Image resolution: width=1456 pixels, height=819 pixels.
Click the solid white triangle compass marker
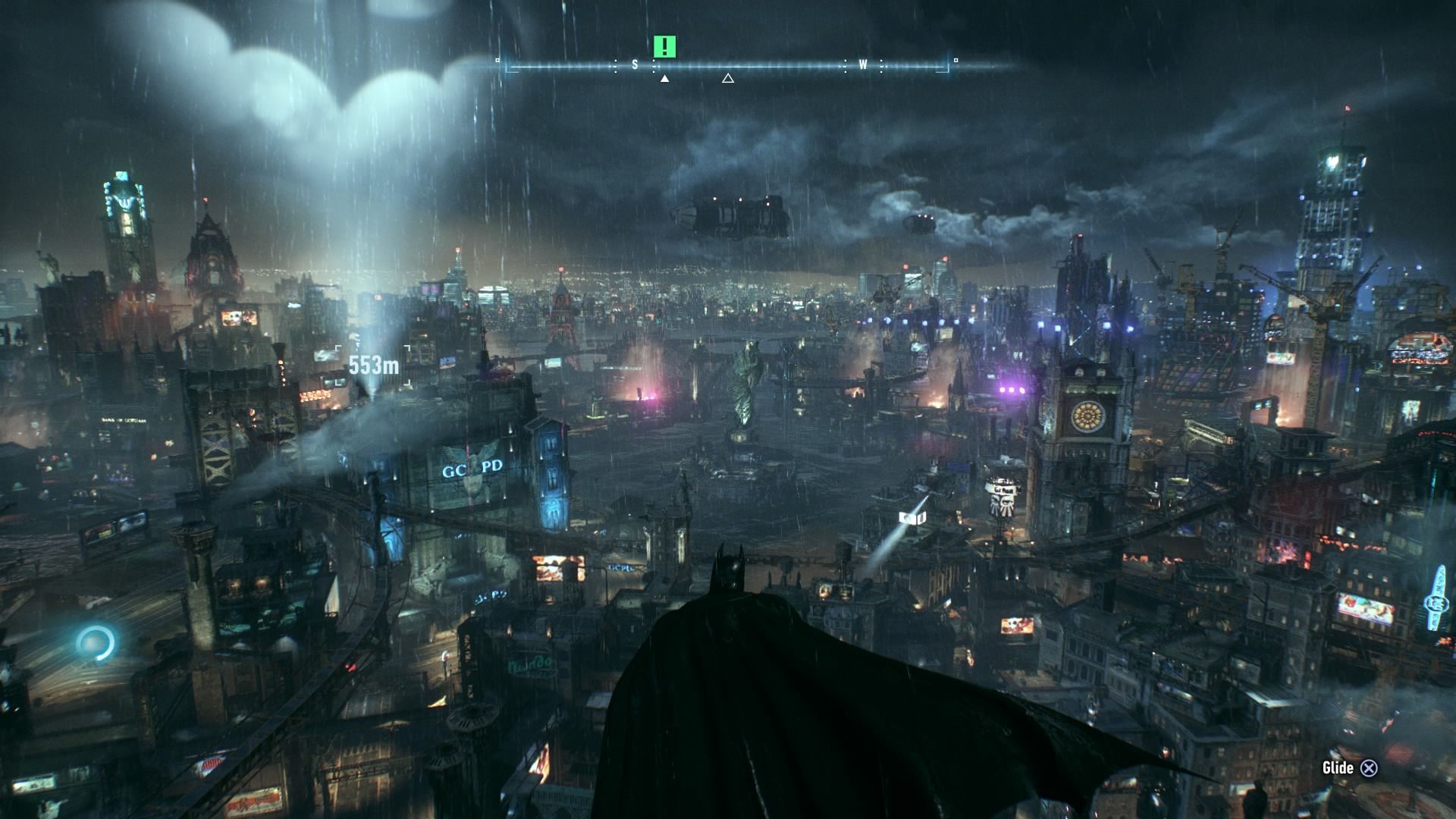(665, 78)
